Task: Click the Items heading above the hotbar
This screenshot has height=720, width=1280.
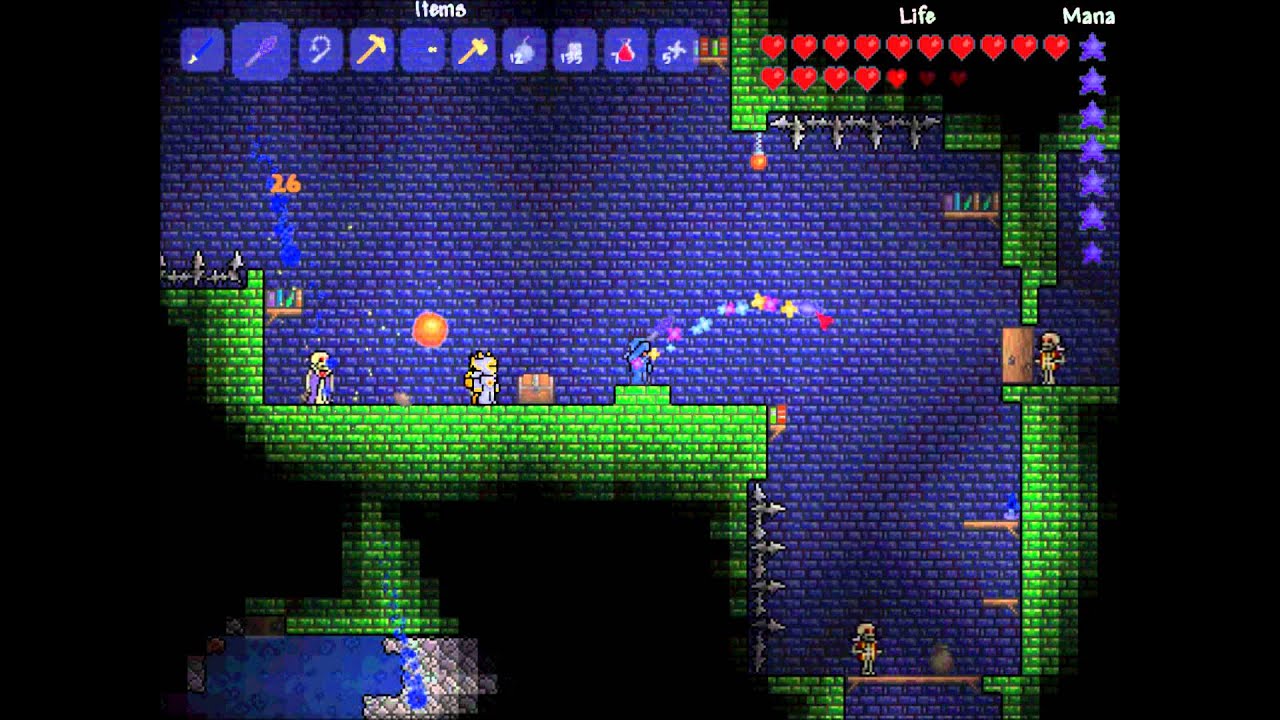Action: tap(440, 10)
